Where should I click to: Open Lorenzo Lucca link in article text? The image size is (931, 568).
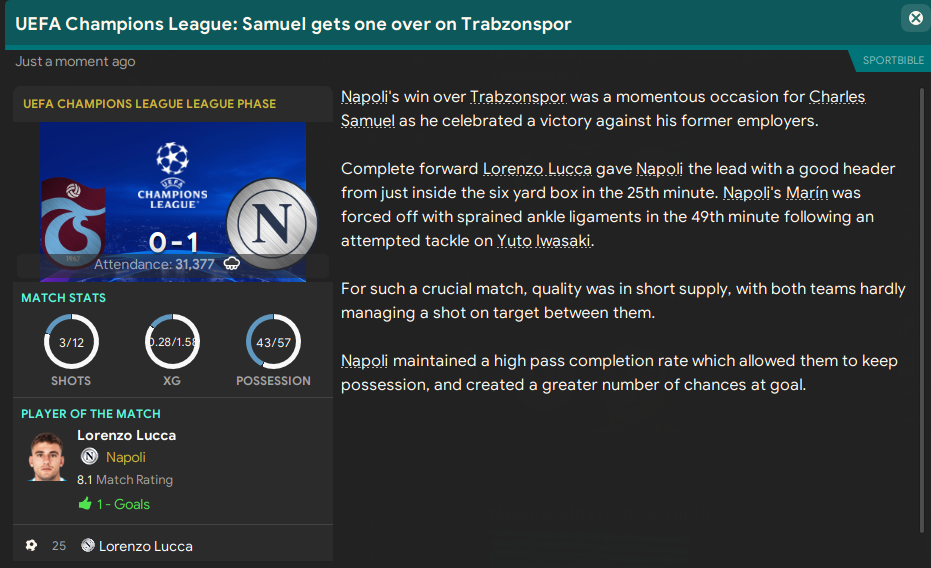(537, 169)
